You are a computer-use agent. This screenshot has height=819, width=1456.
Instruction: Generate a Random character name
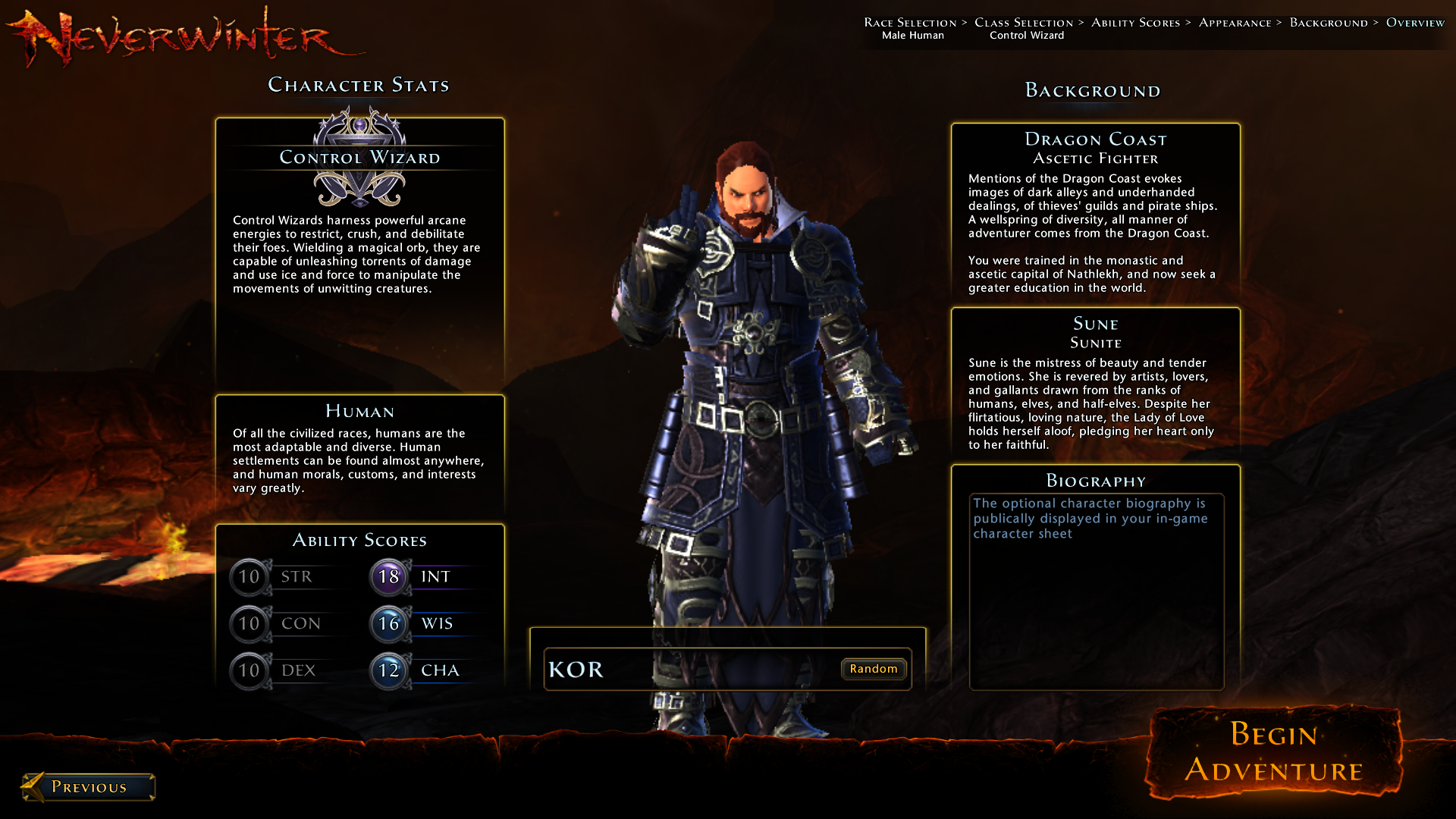click(x=873, y=669)
